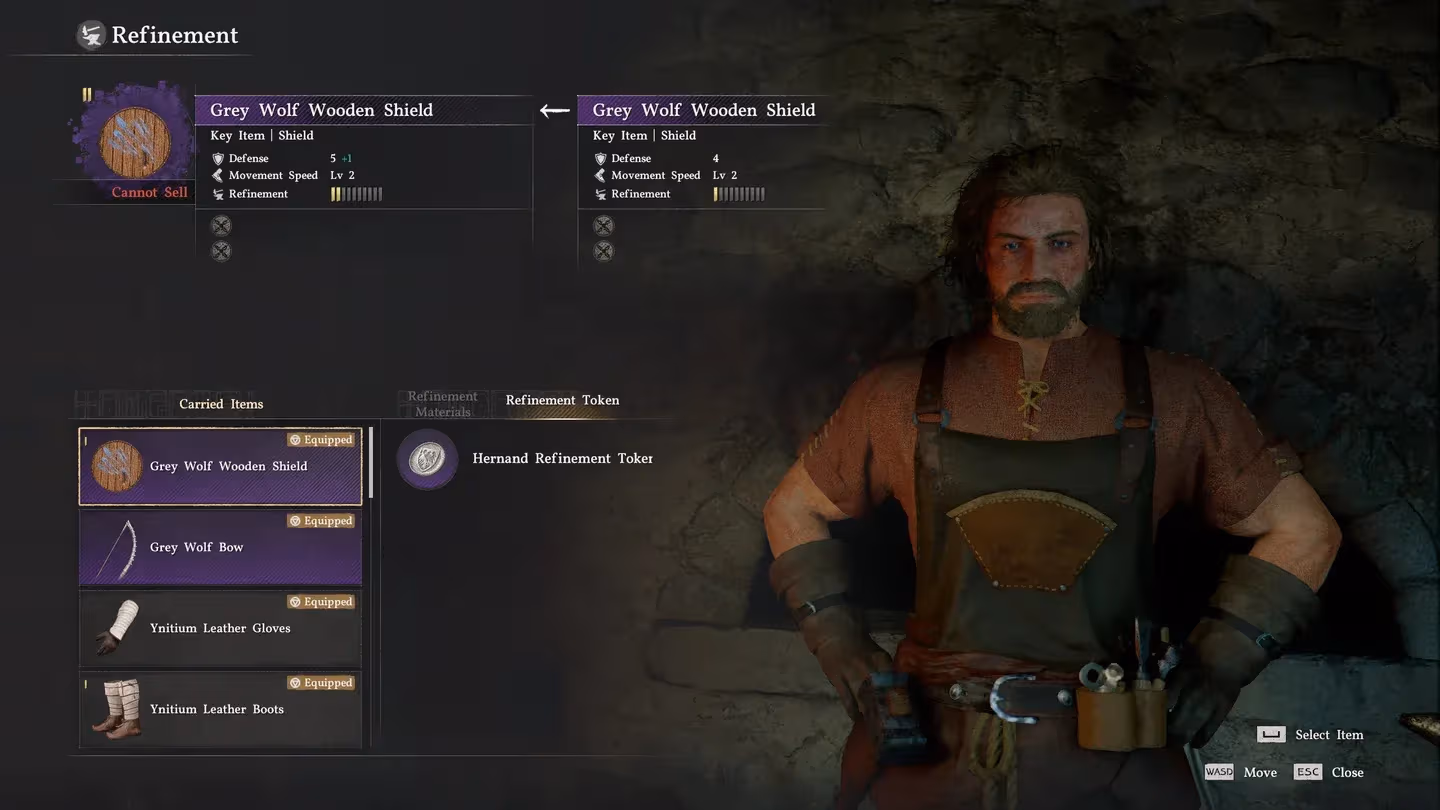Click the Refinement hammer stat icon

[x=218, y=193]
